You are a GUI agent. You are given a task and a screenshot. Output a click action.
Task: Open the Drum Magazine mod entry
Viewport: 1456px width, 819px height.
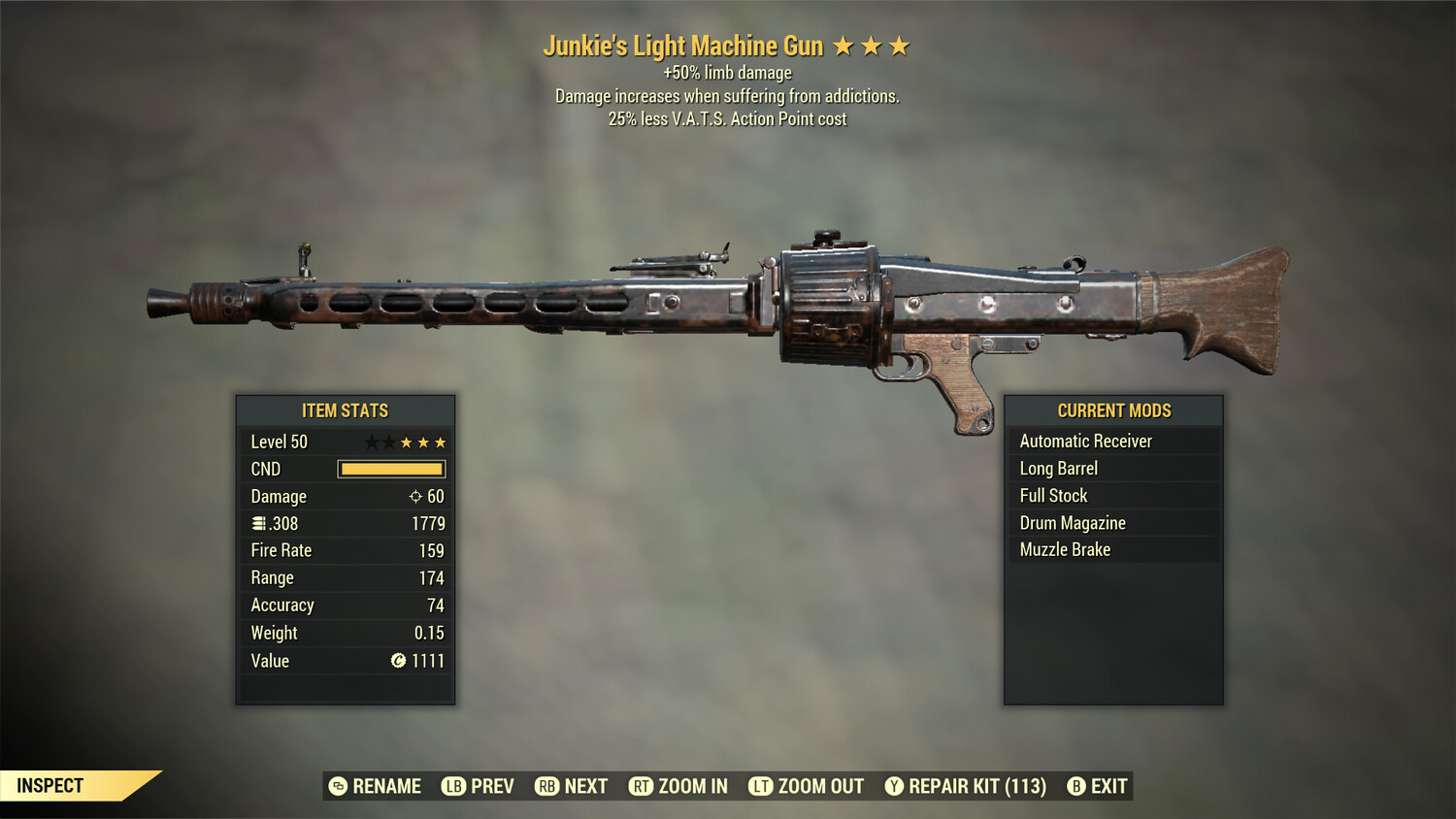click(1072, 522)
